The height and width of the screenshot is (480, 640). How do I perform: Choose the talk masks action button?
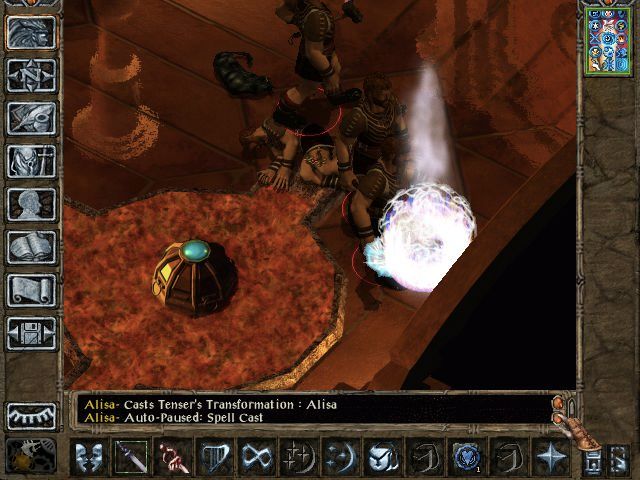(89, 457)
